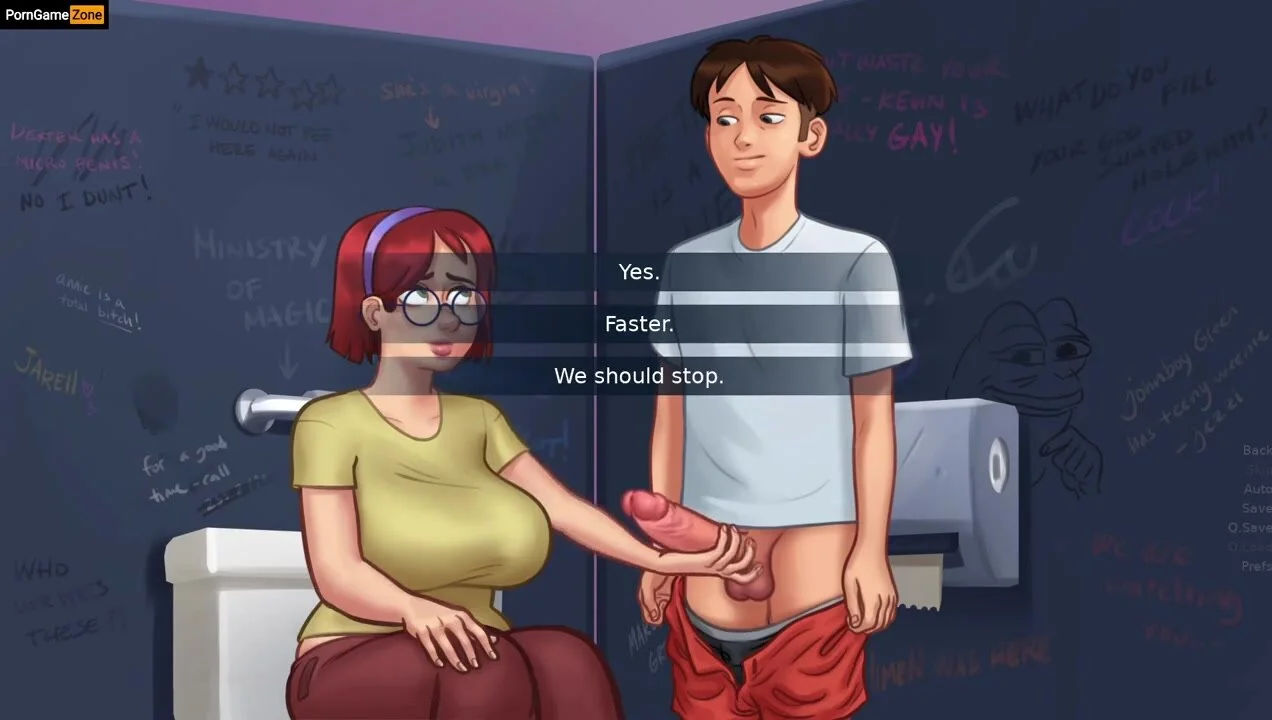Choose the "Yes." dialogue option
Image resolution: width=1272 pixels, height=720 pixels.
tap(639, 272)
